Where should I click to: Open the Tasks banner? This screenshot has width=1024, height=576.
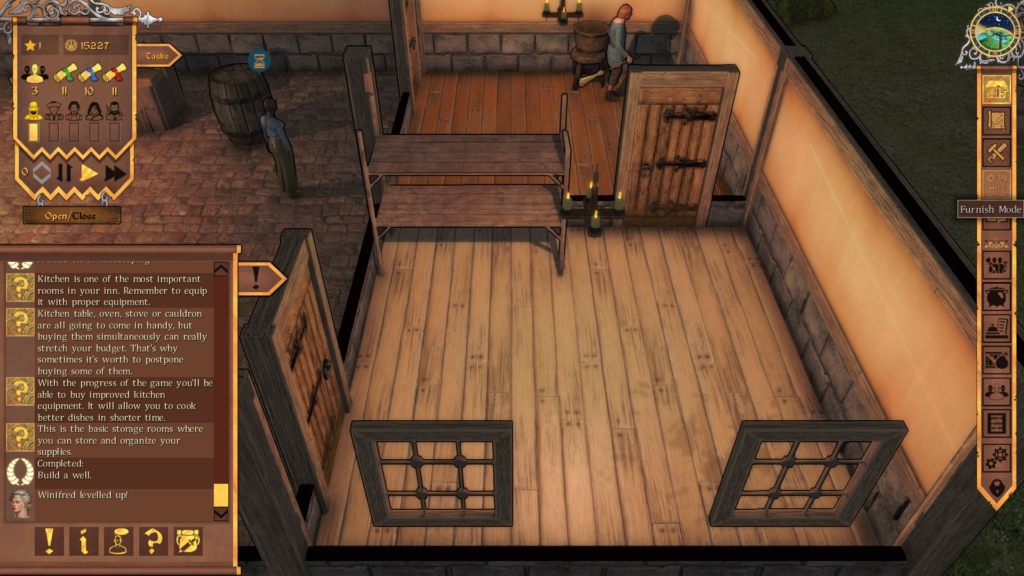[158, 56]
